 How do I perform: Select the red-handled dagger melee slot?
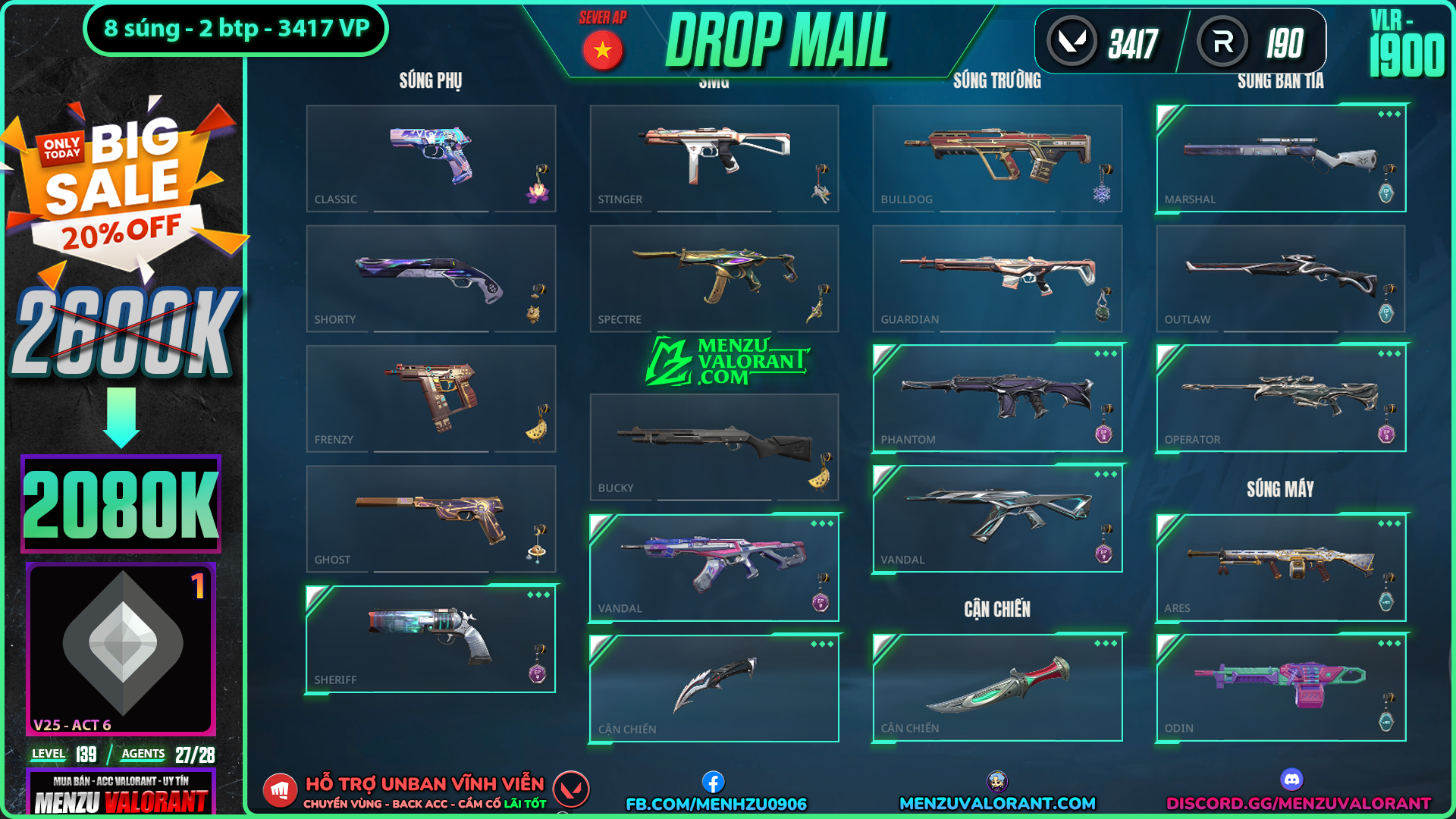pyautogui.click(x=997, y=687)
